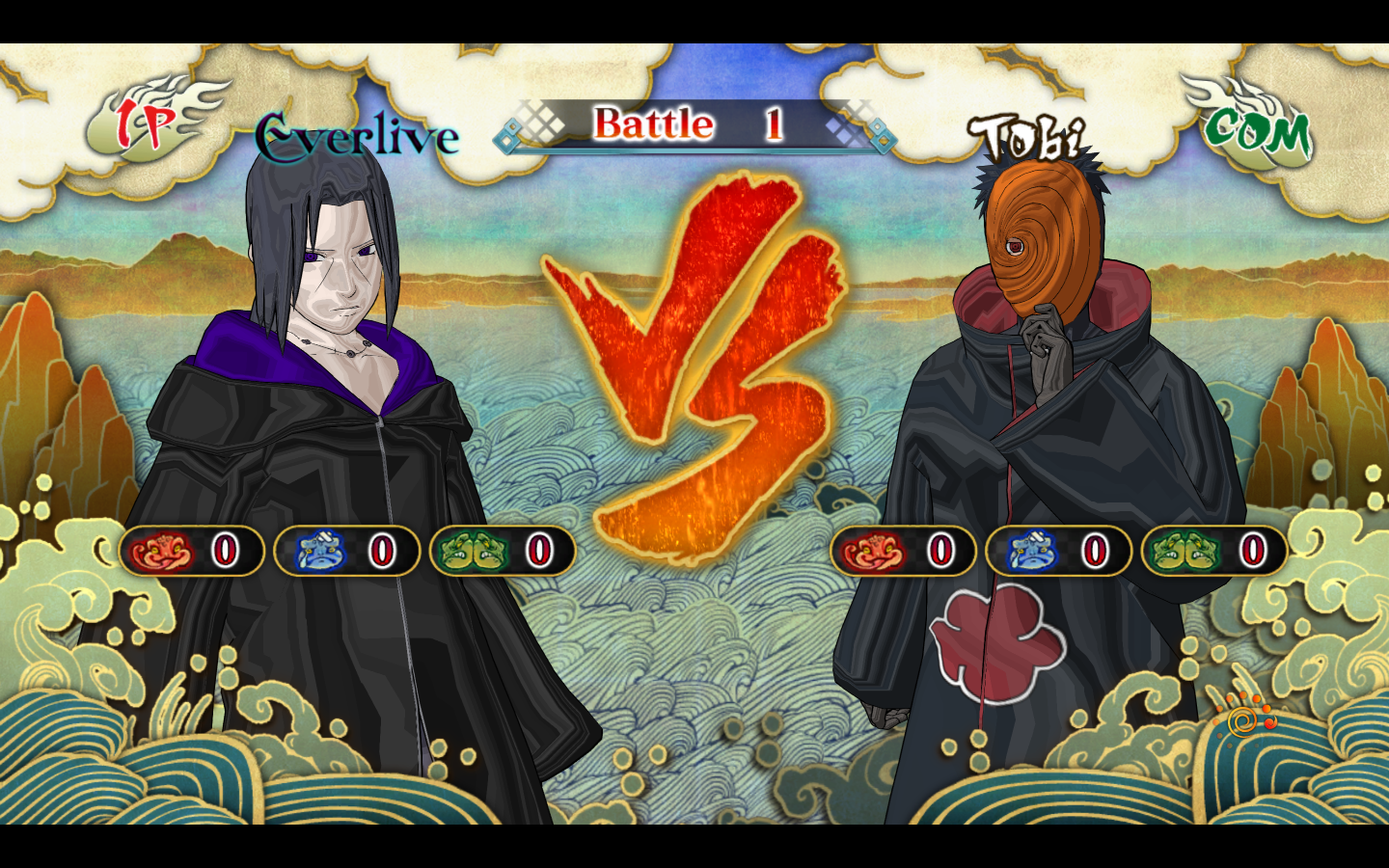The image size is (1389, 868).
Task: Click the 1P flame emblem
Action: click(x=147, y=122)
